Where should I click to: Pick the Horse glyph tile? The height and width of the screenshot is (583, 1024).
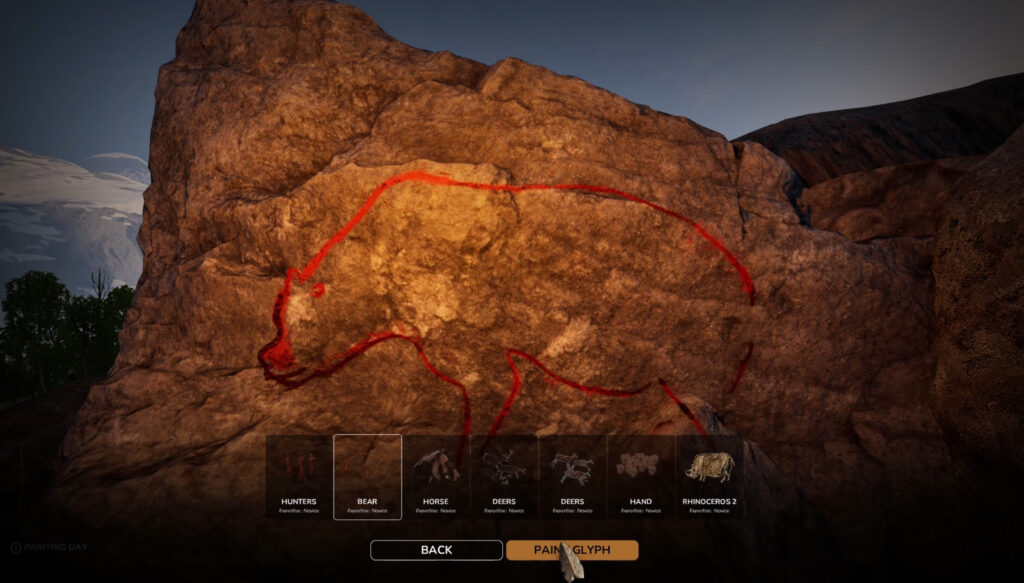[x=435, y=477]
